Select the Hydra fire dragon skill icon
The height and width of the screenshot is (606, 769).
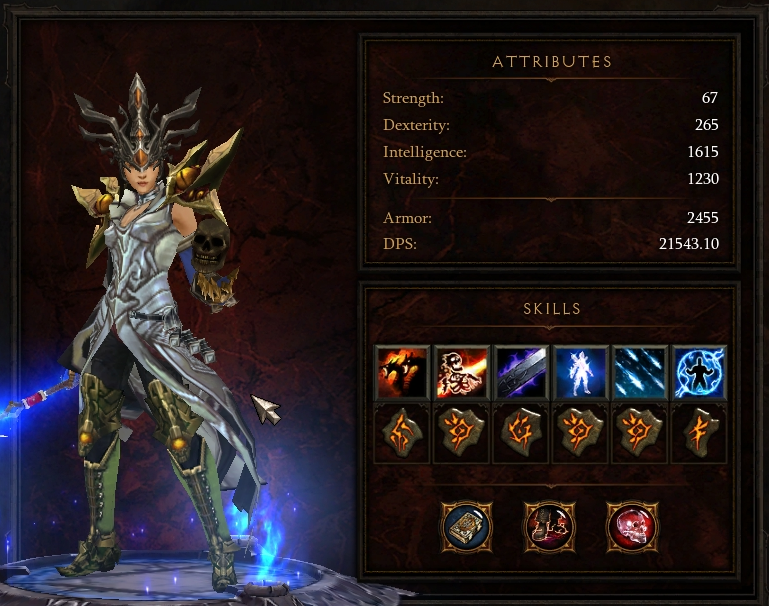click(x=402, y=372)
